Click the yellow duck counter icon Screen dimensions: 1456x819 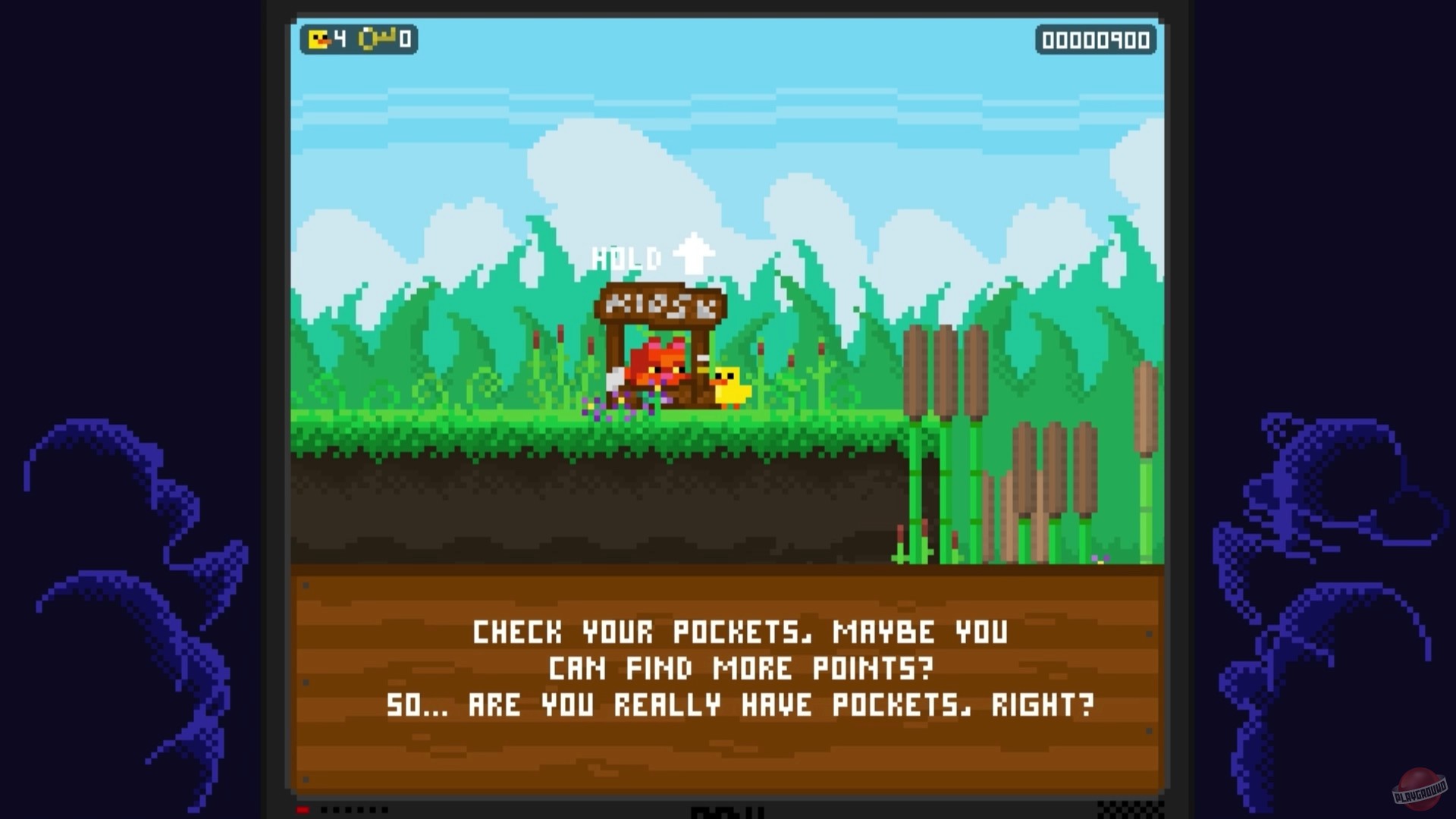tap(318, 39)
